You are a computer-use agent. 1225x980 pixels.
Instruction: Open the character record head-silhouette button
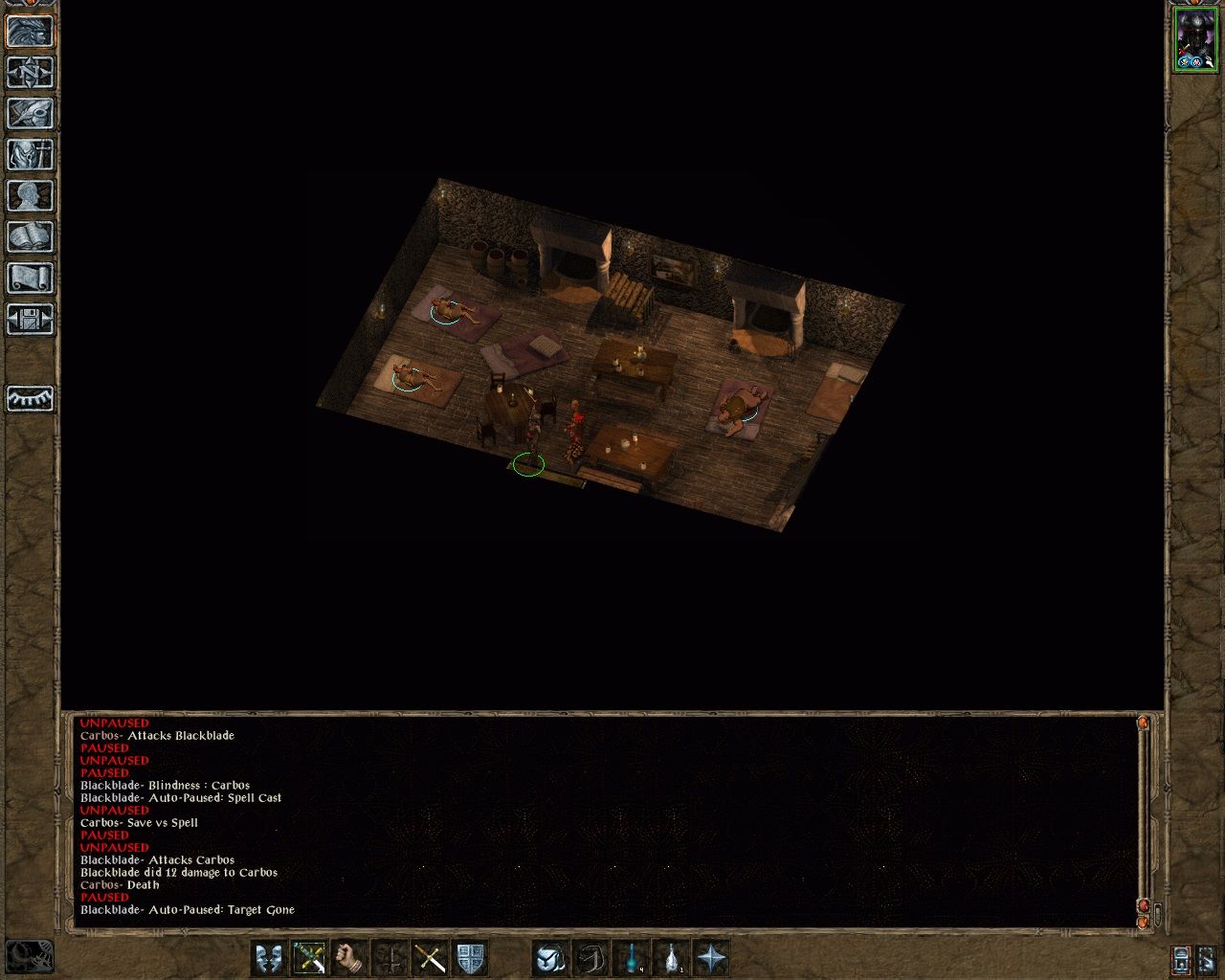(x=30, y=196)
